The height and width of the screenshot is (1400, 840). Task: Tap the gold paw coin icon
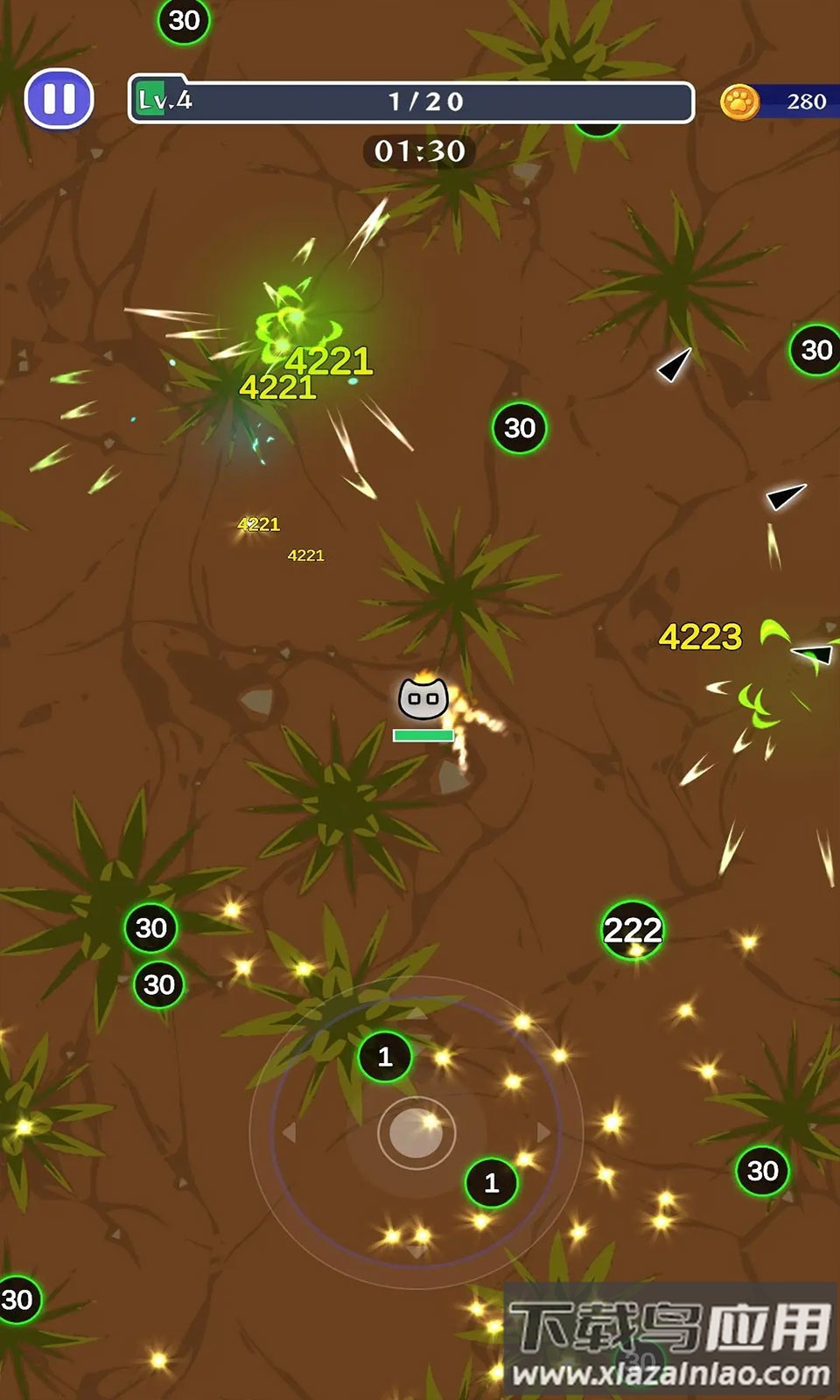pyautogui.click(x=739, y=102)
